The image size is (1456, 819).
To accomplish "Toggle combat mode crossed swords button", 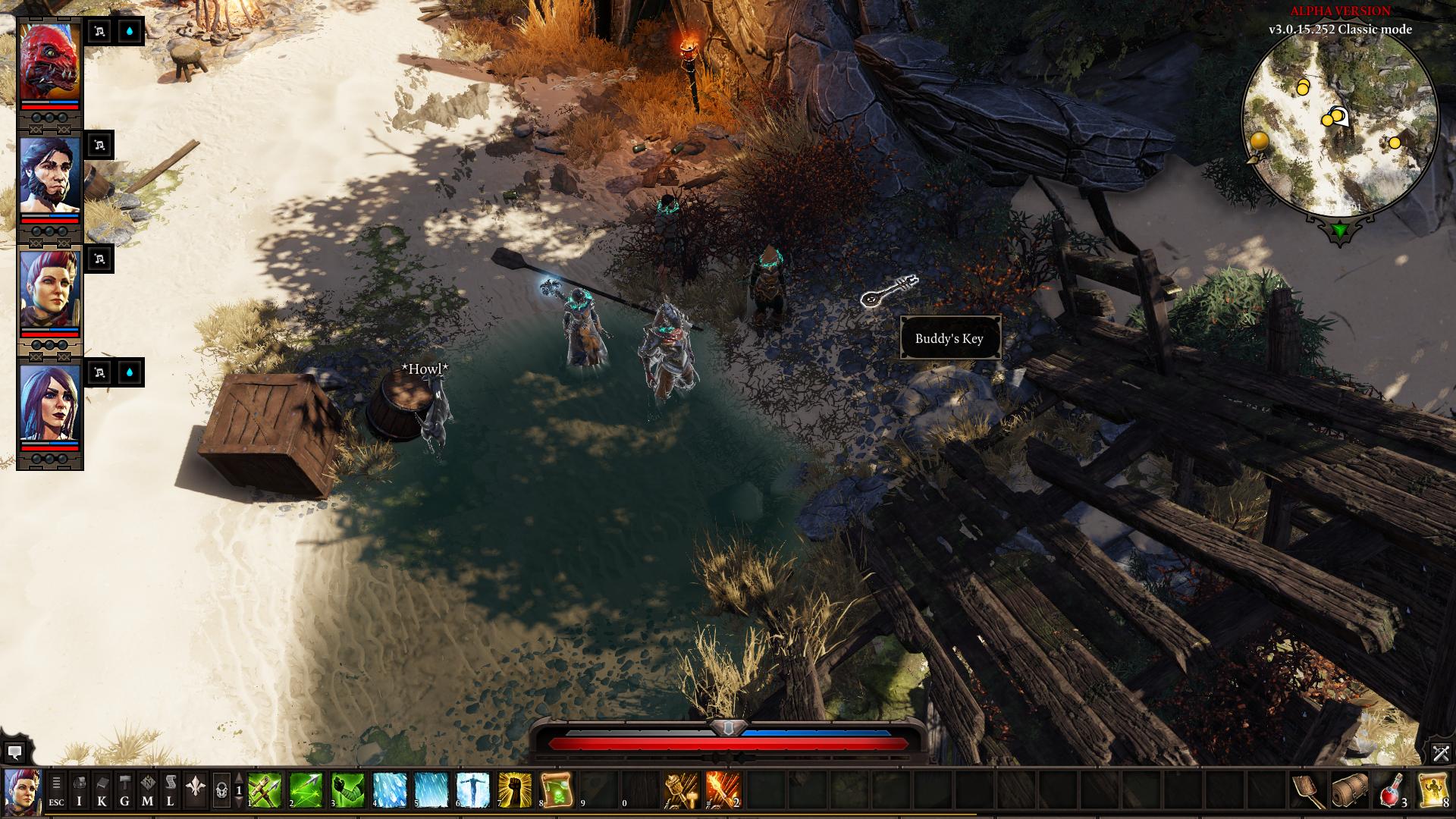I will (x=1440, y=753).
